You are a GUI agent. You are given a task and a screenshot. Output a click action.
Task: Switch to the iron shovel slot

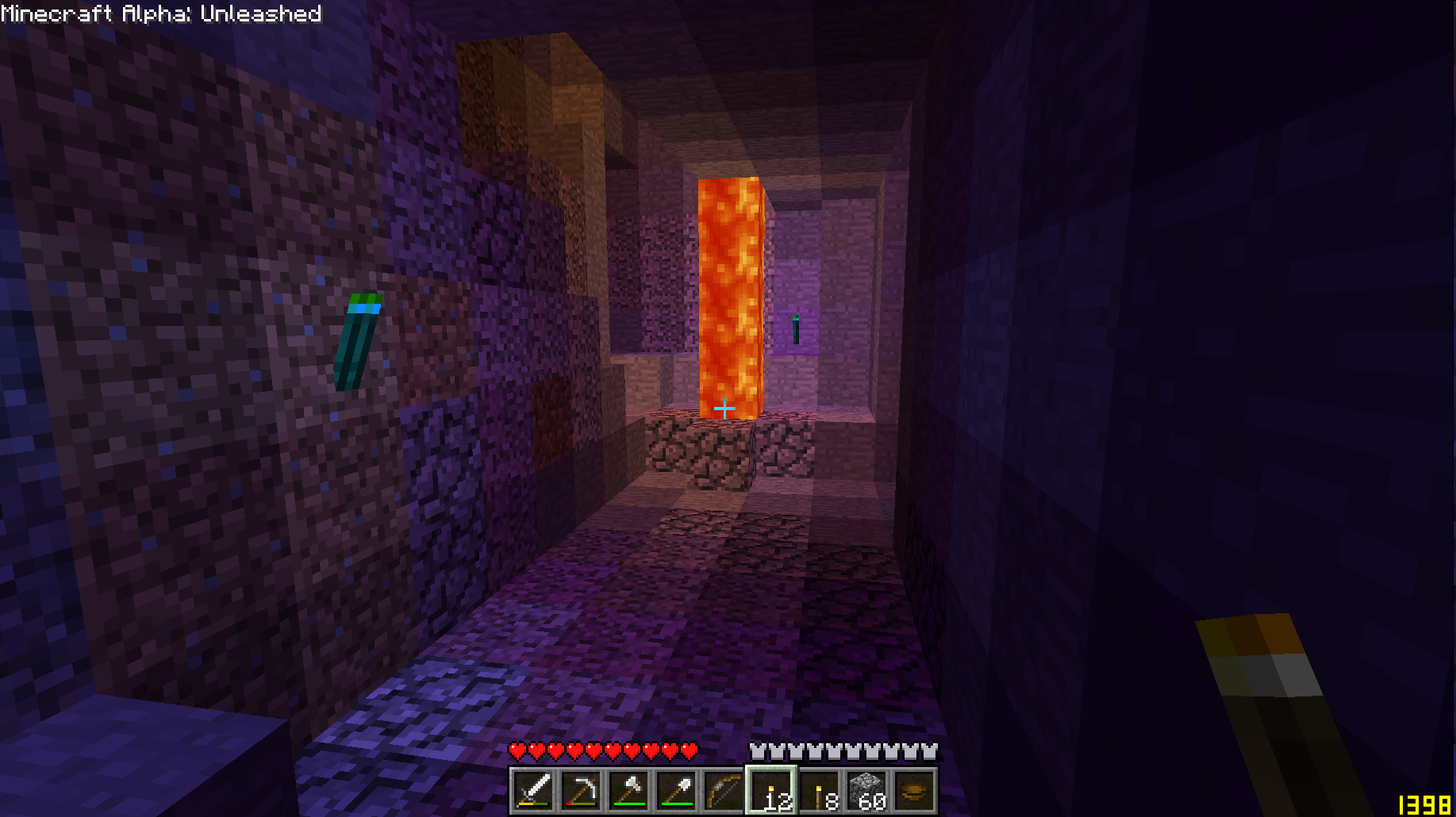pos(676,791)
